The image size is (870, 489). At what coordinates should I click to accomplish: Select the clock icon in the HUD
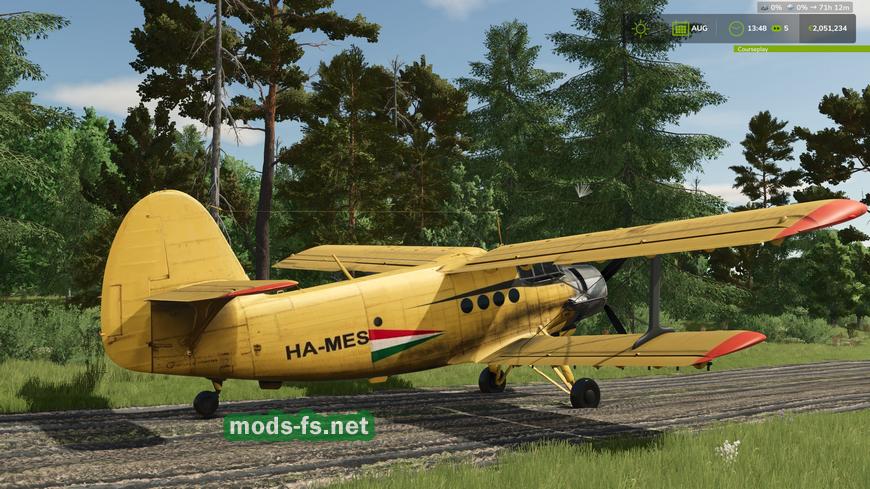tap(736, 28)
